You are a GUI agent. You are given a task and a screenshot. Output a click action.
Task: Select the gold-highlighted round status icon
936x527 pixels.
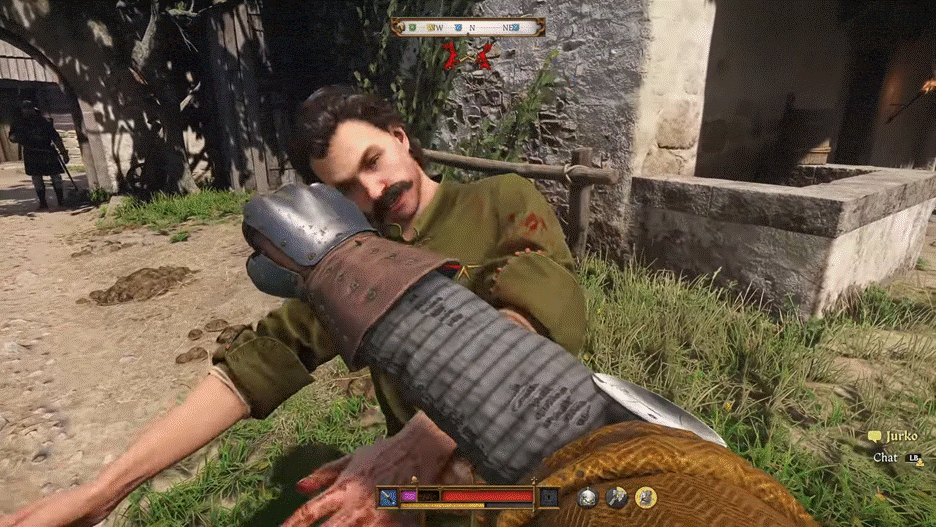coord(646,497)
